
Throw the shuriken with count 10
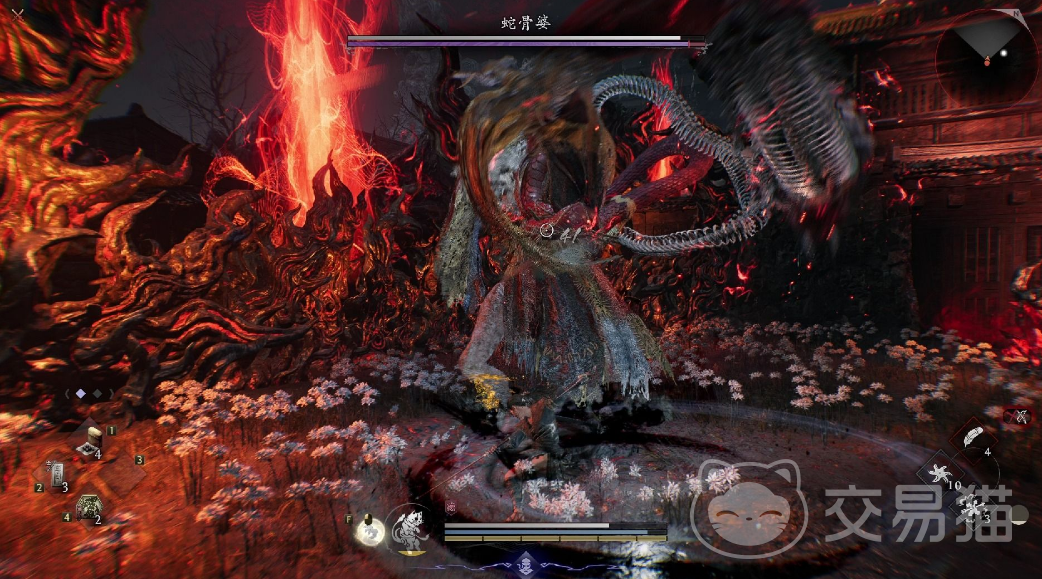pyautogui.click(x=940, y=473)
